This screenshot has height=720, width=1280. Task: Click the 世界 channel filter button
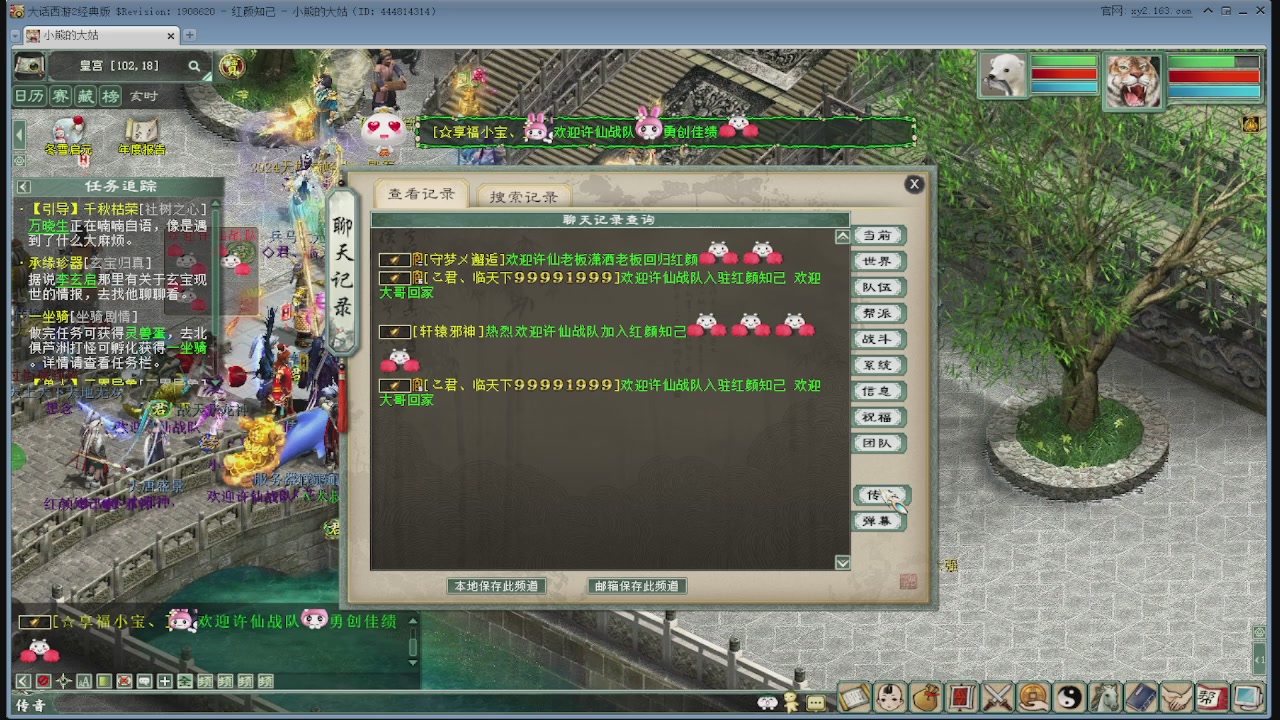pos(878,261)
